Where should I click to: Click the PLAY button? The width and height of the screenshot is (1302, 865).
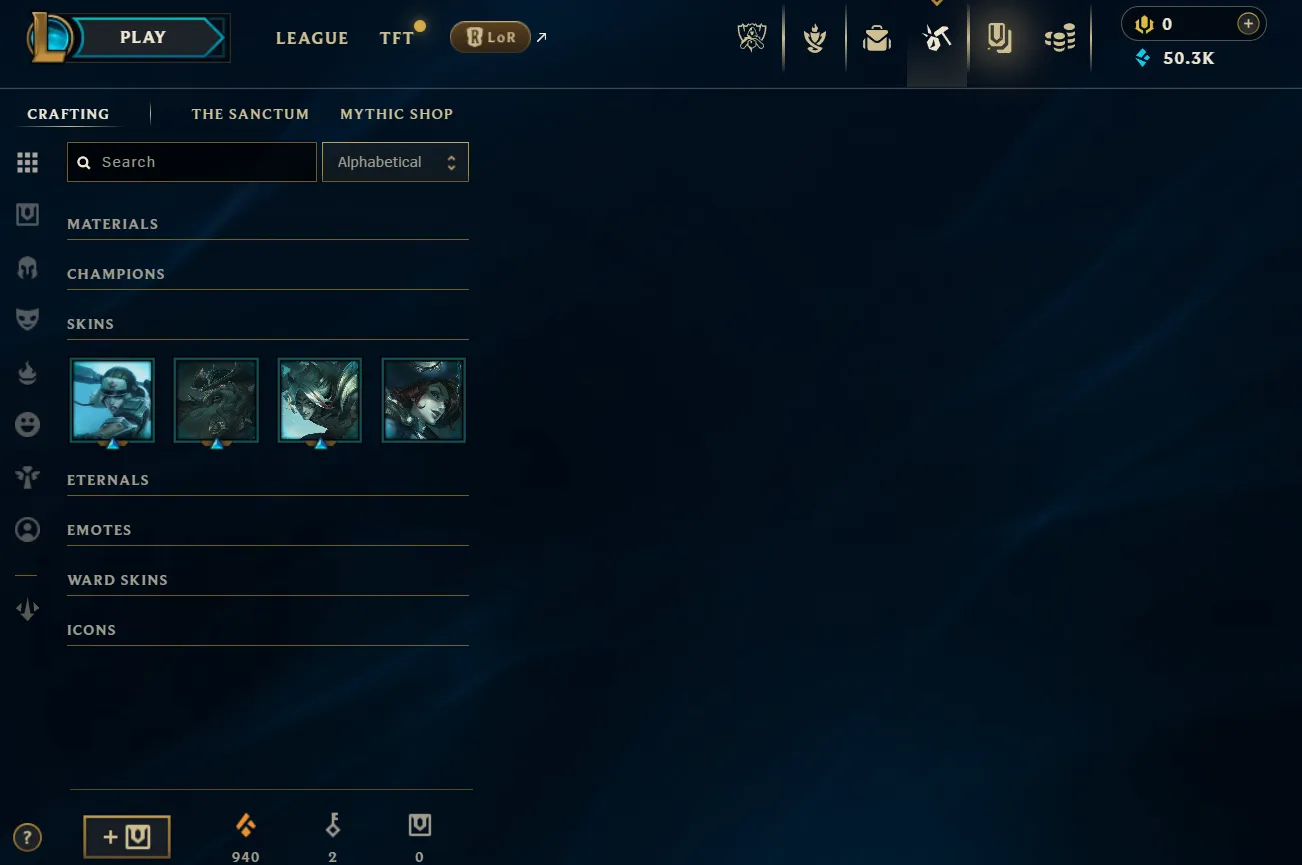pos(142,36)
